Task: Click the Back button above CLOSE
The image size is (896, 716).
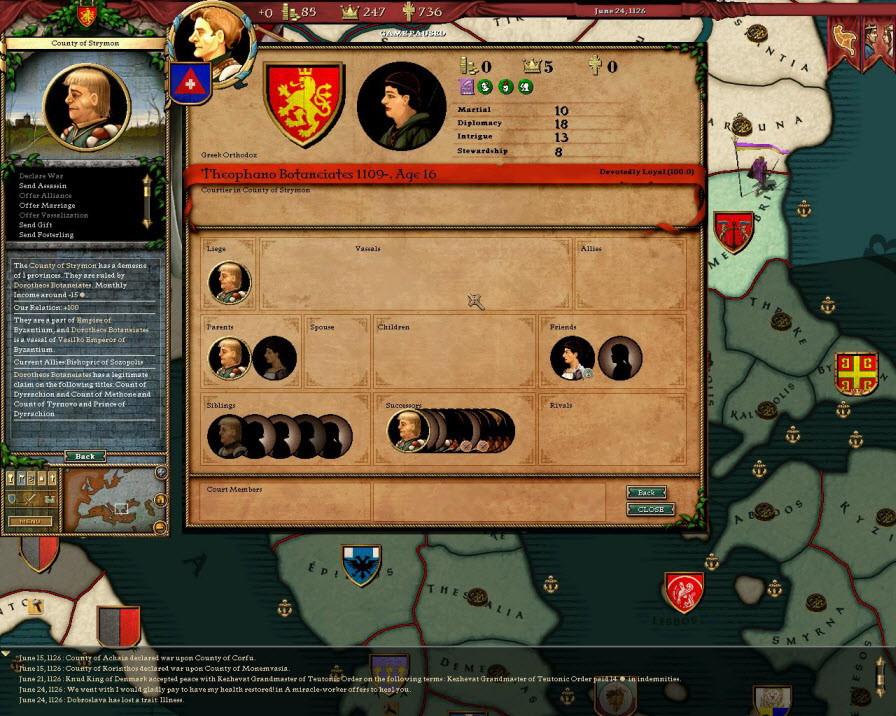Action: pyautogui.click(x=646, y=492)
